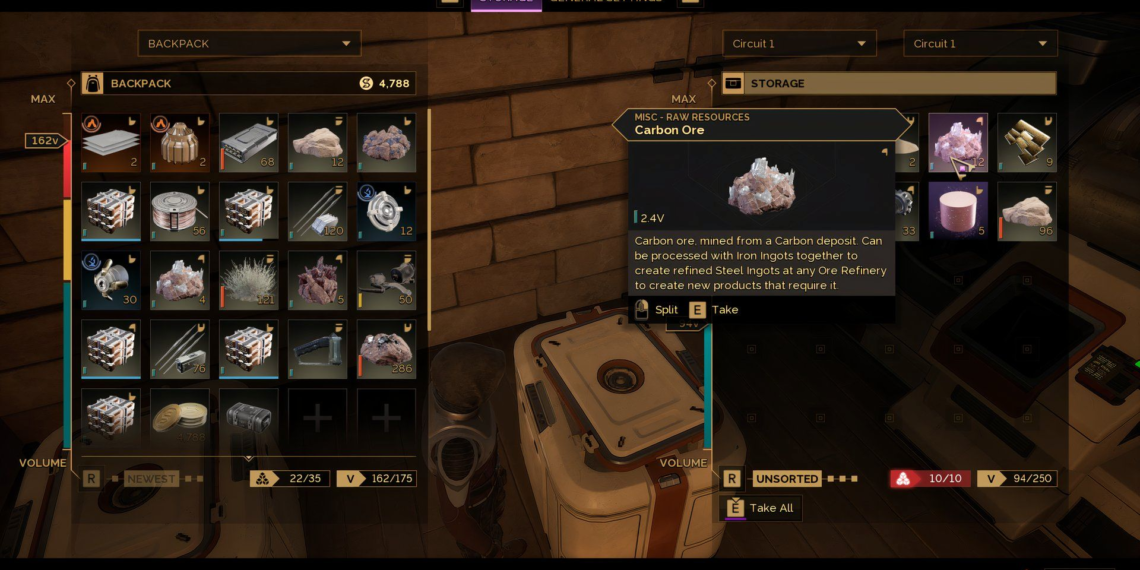The width and height of the screenshot is (1140, 570).
Task: Select the Storage header bar
Action: [889, 83]
